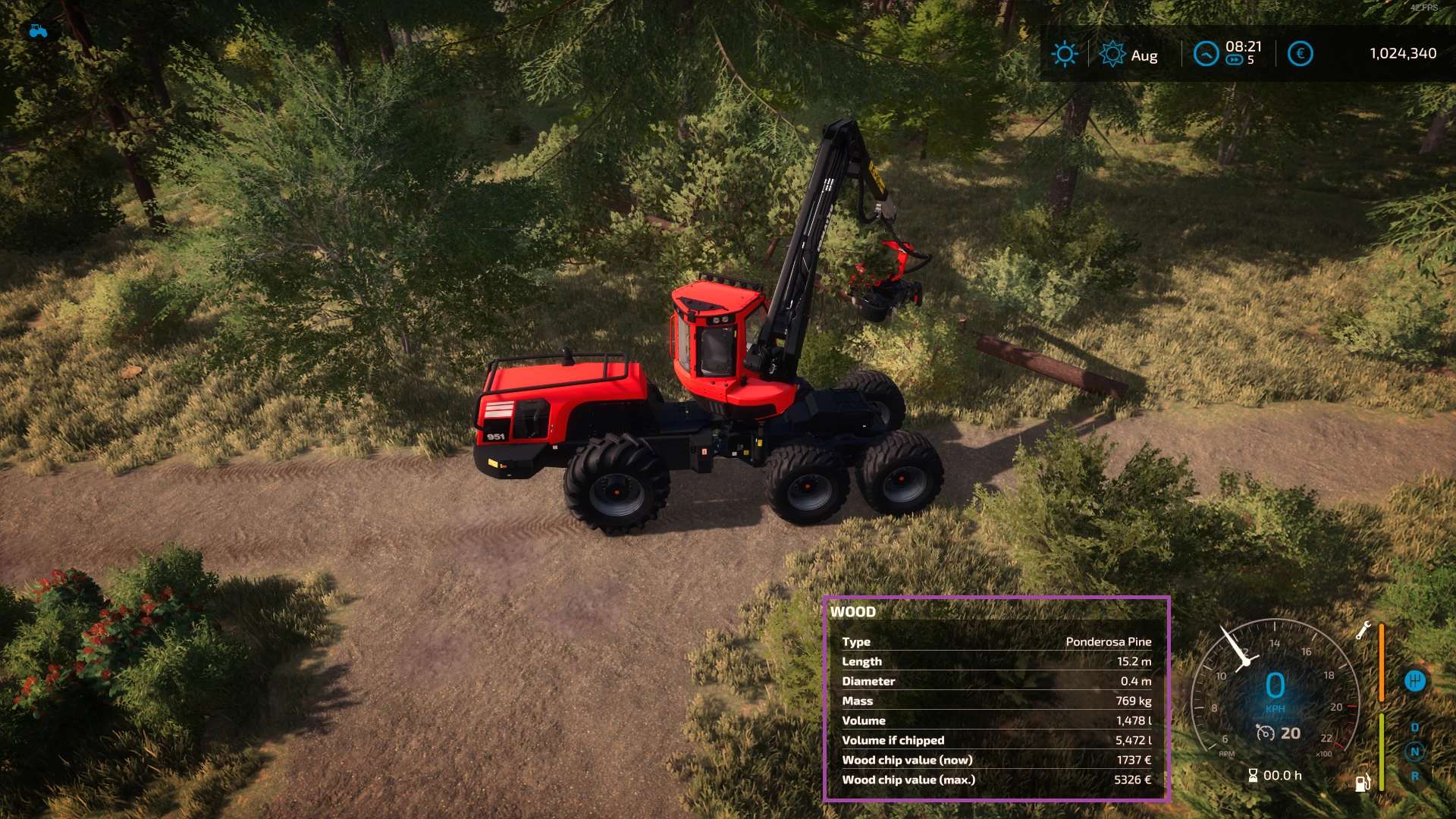This screenshot has height=819, width=1456.
Task: Choose the N neutral gear indicator
Action: click(1414, 752)
